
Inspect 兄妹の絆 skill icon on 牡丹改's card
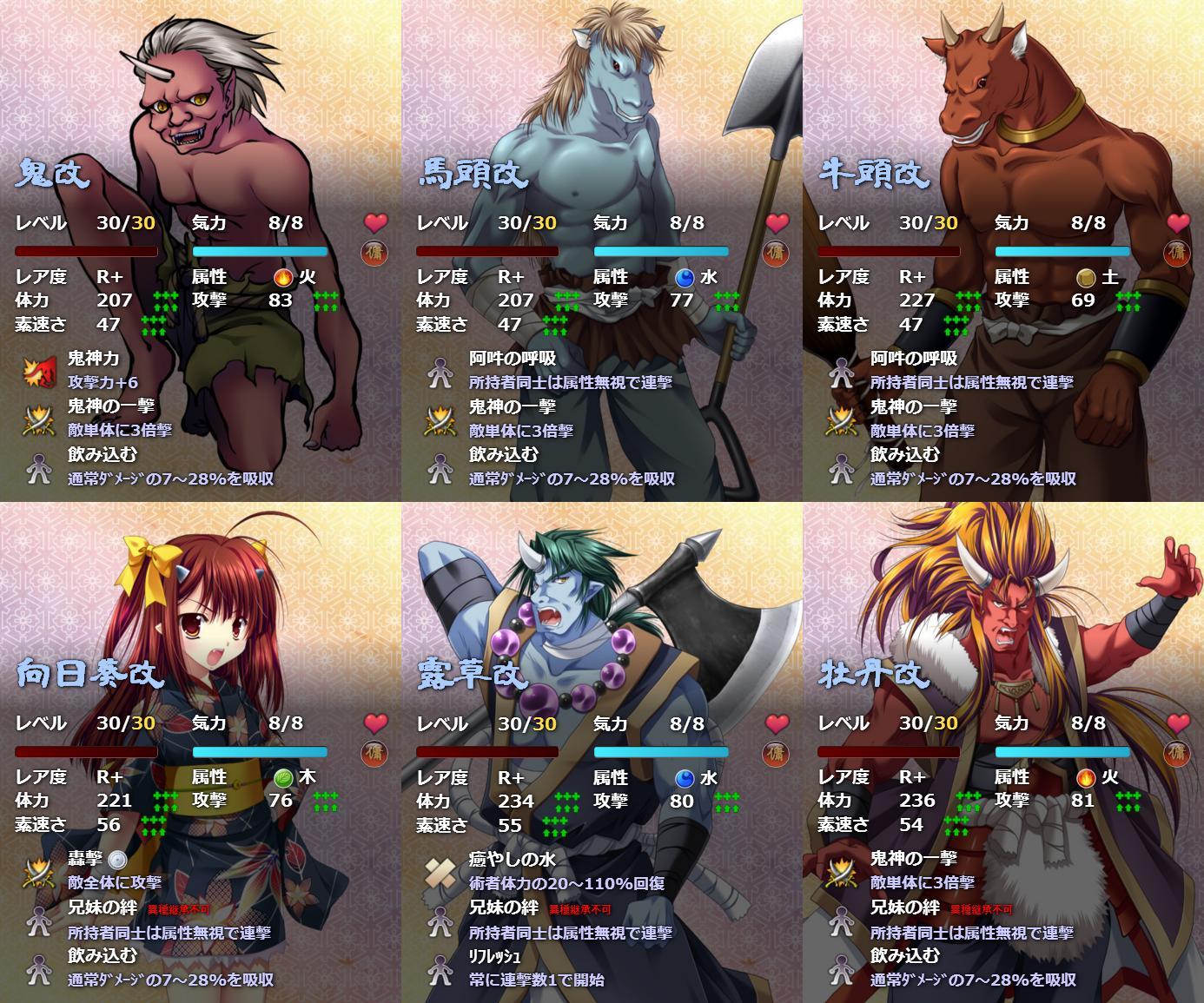[x=841, y=920]
